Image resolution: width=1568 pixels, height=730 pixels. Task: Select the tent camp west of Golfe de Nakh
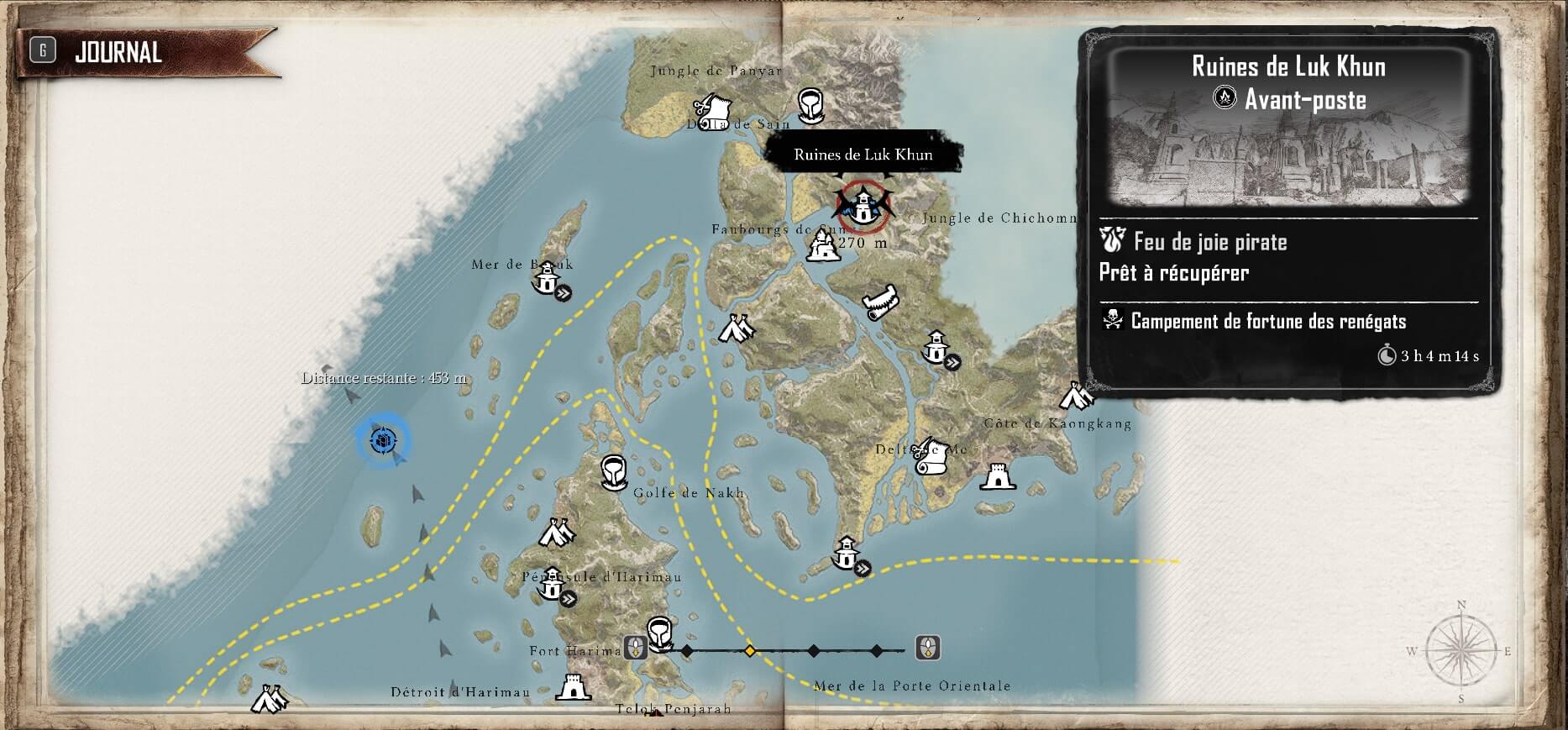pos(555,533)
